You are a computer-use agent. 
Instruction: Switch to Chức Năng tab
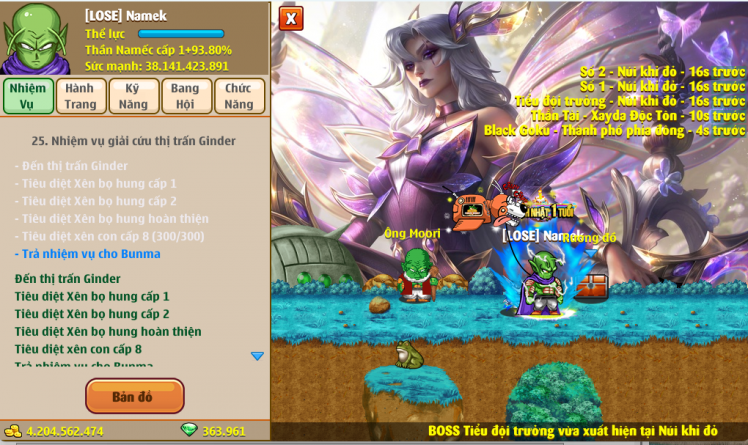click(238, 96)
